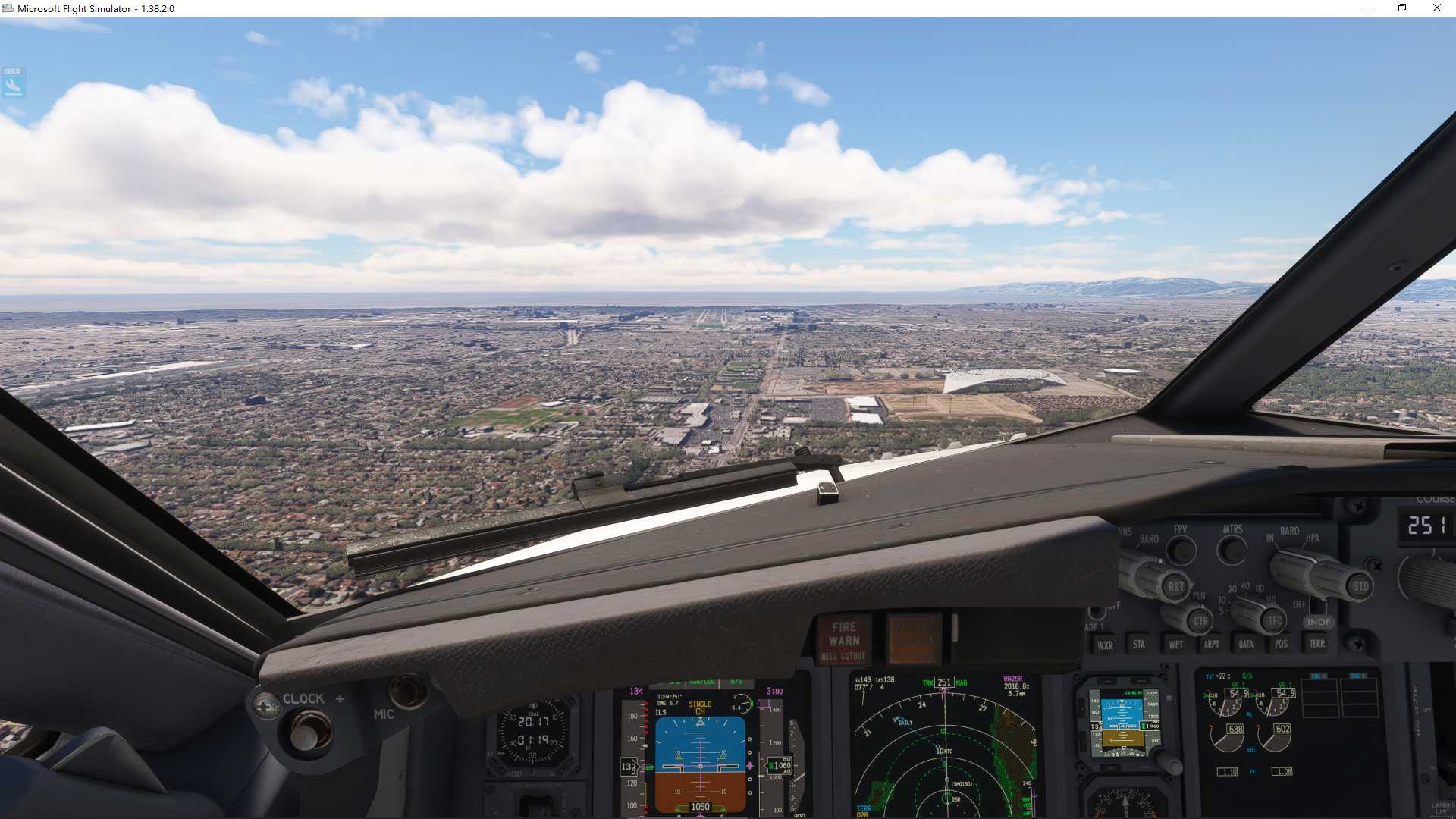Click the INOP placard on the panel
Screen dimensions: 1456x819
(x=1319, y=622)
